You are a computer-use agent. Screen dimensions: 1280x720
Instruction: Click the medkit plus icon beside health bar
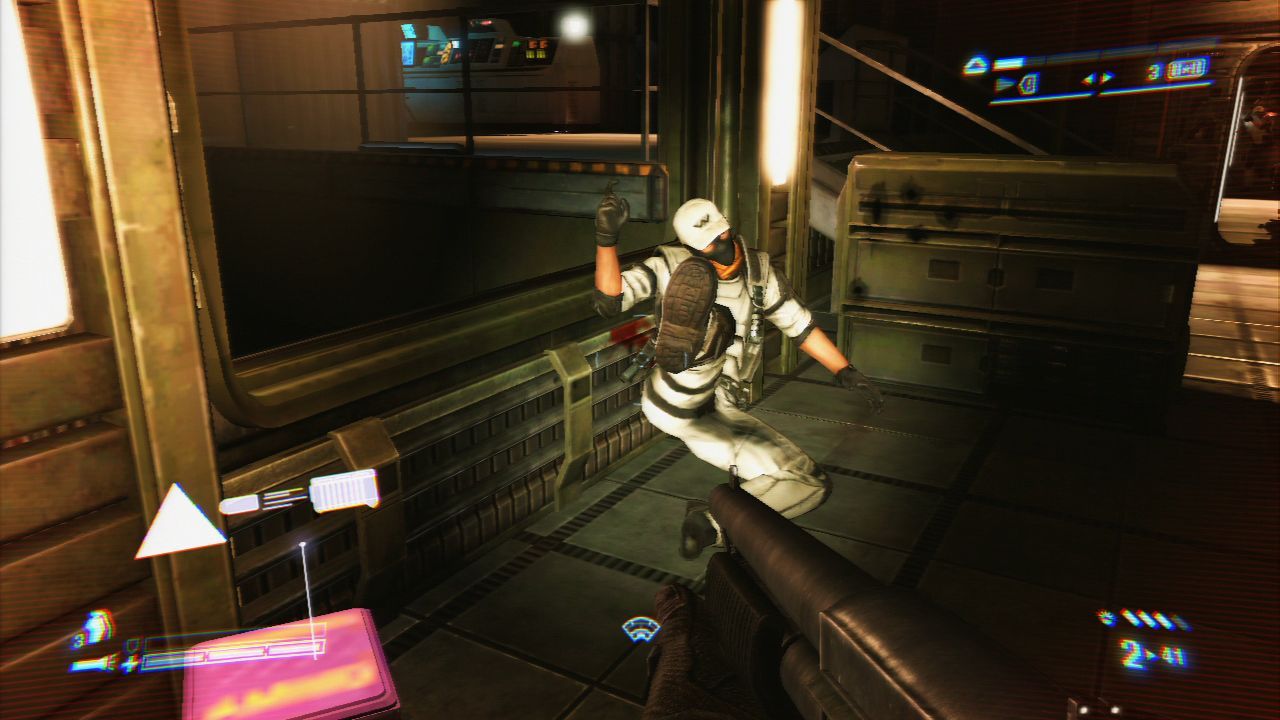[130, 664]
